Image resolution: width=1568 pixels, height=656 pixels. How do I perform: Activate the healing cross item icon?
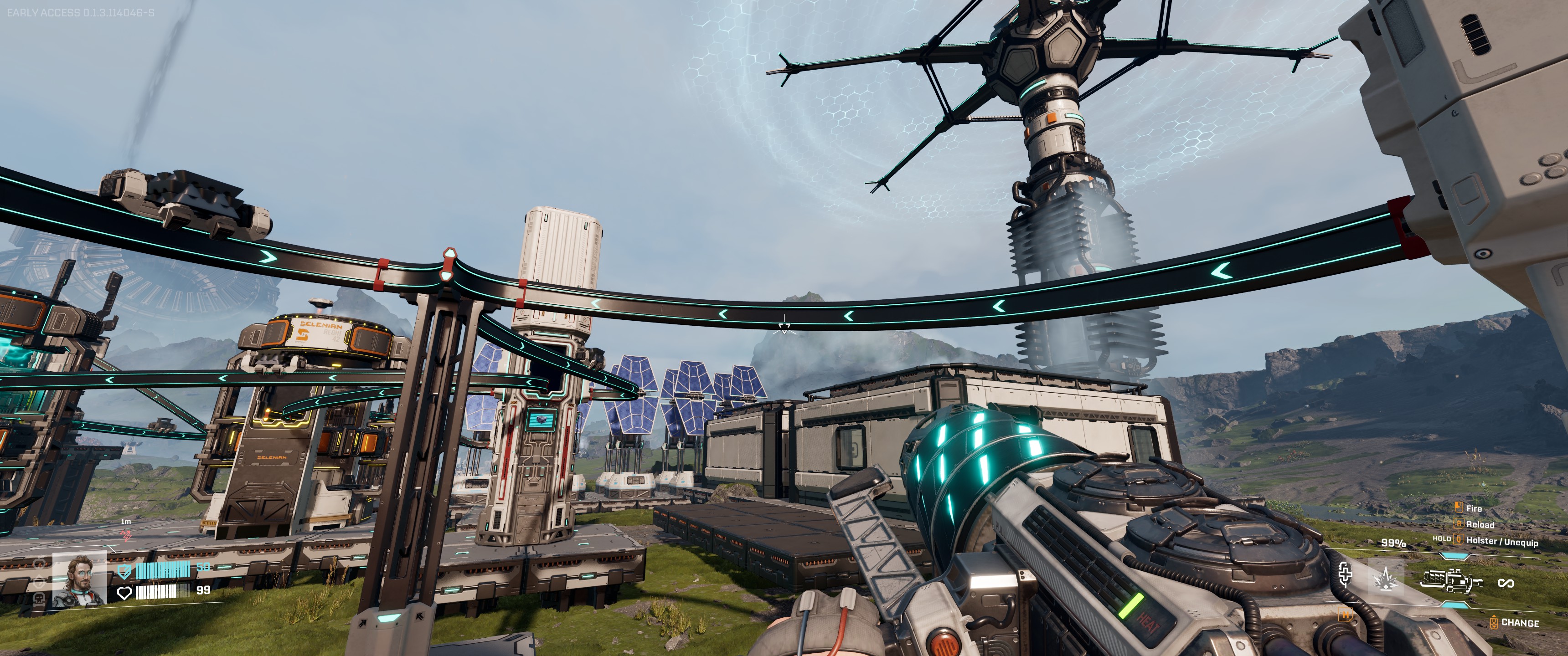point(1345,574)
